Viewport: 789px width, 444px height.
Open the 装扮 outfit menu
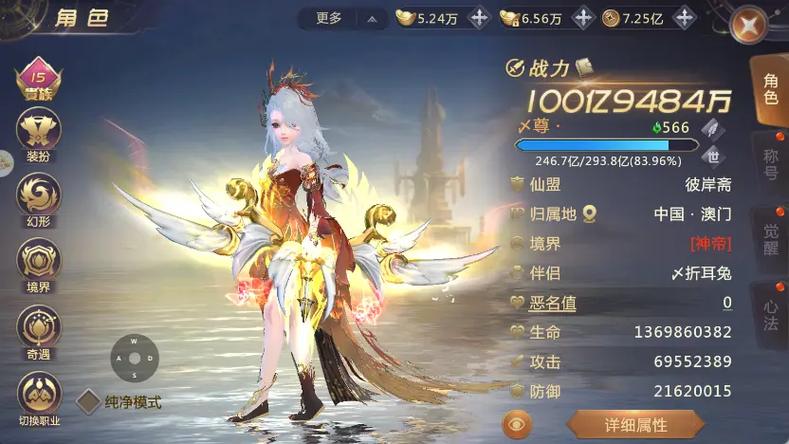coord(40,133)
